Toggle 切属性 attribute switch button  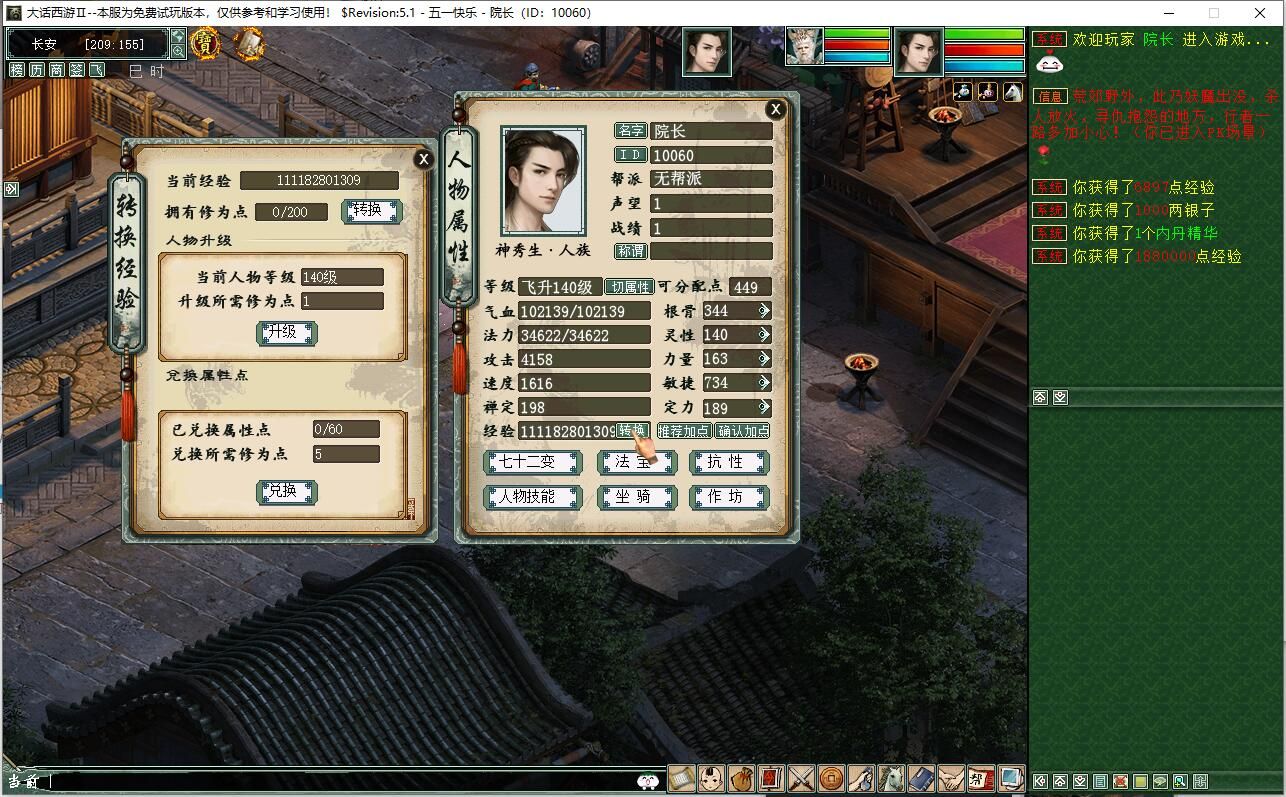pos(629,287)
